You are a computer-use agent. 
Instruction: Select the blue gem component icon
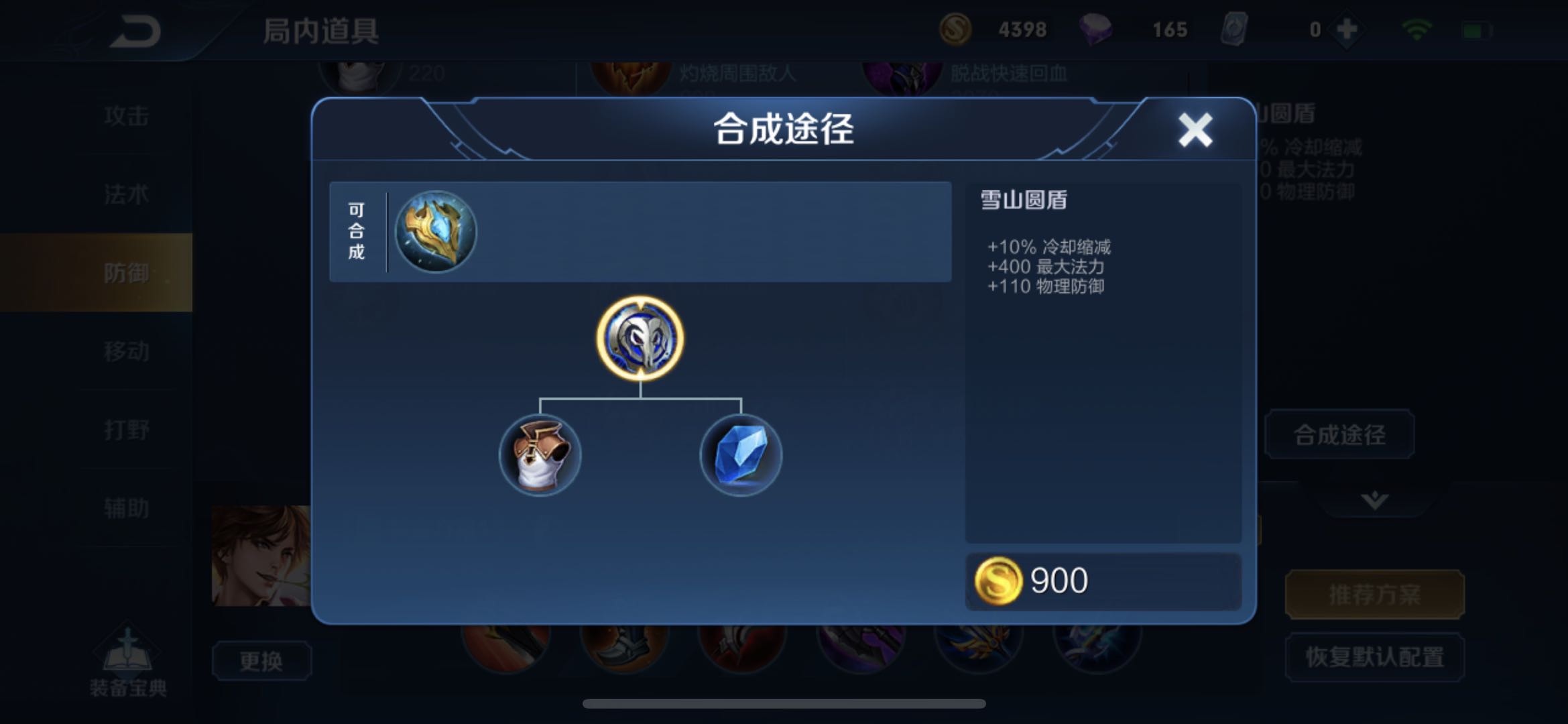pyautogui.click(x=741, y=455)
